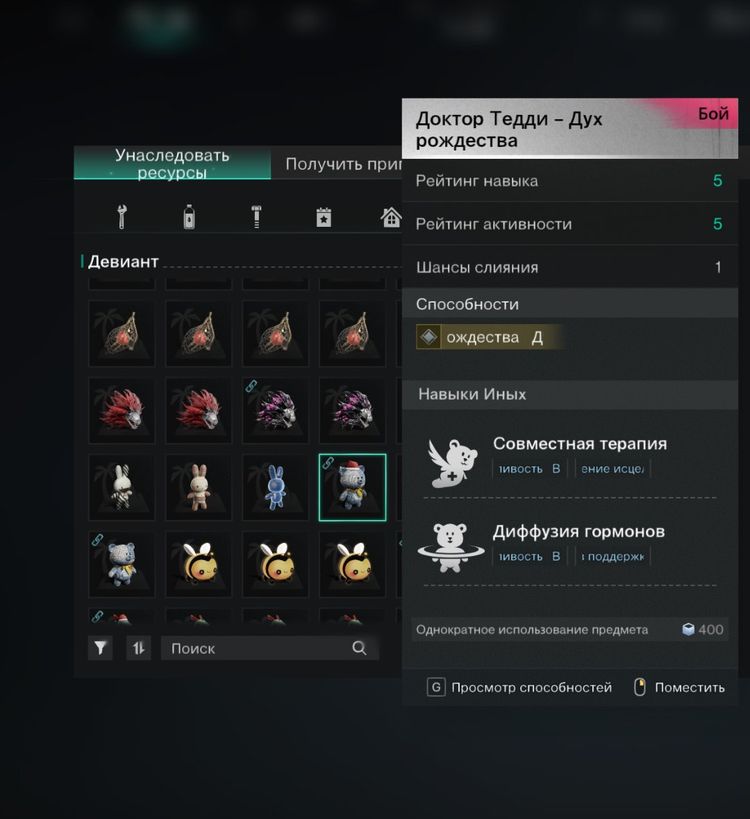
Task: Choose the bottle category icon
Action: click(189, 216)
